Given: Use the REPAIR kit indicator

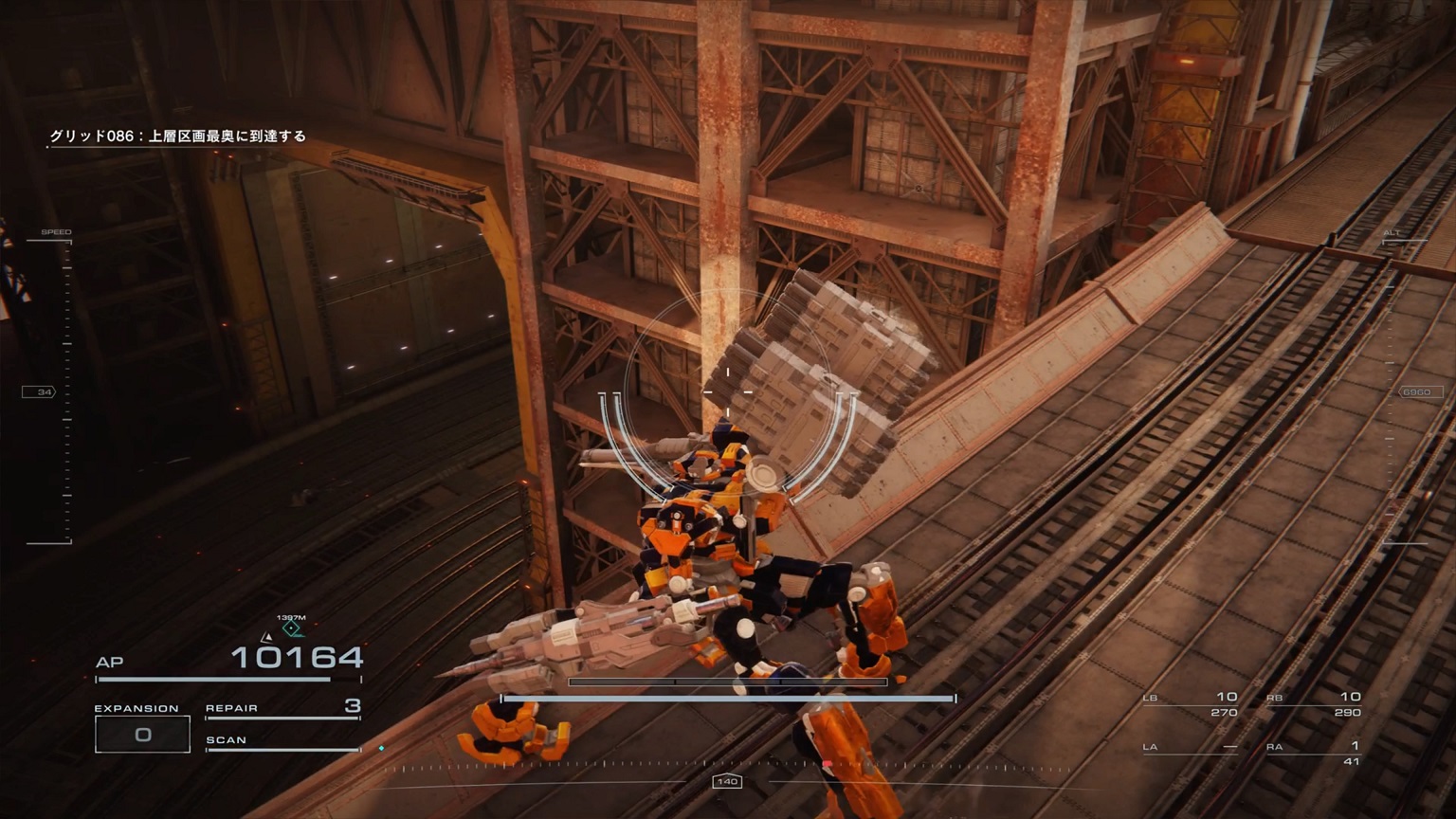Looking at the screenshot, I should [x=282, y=708].
